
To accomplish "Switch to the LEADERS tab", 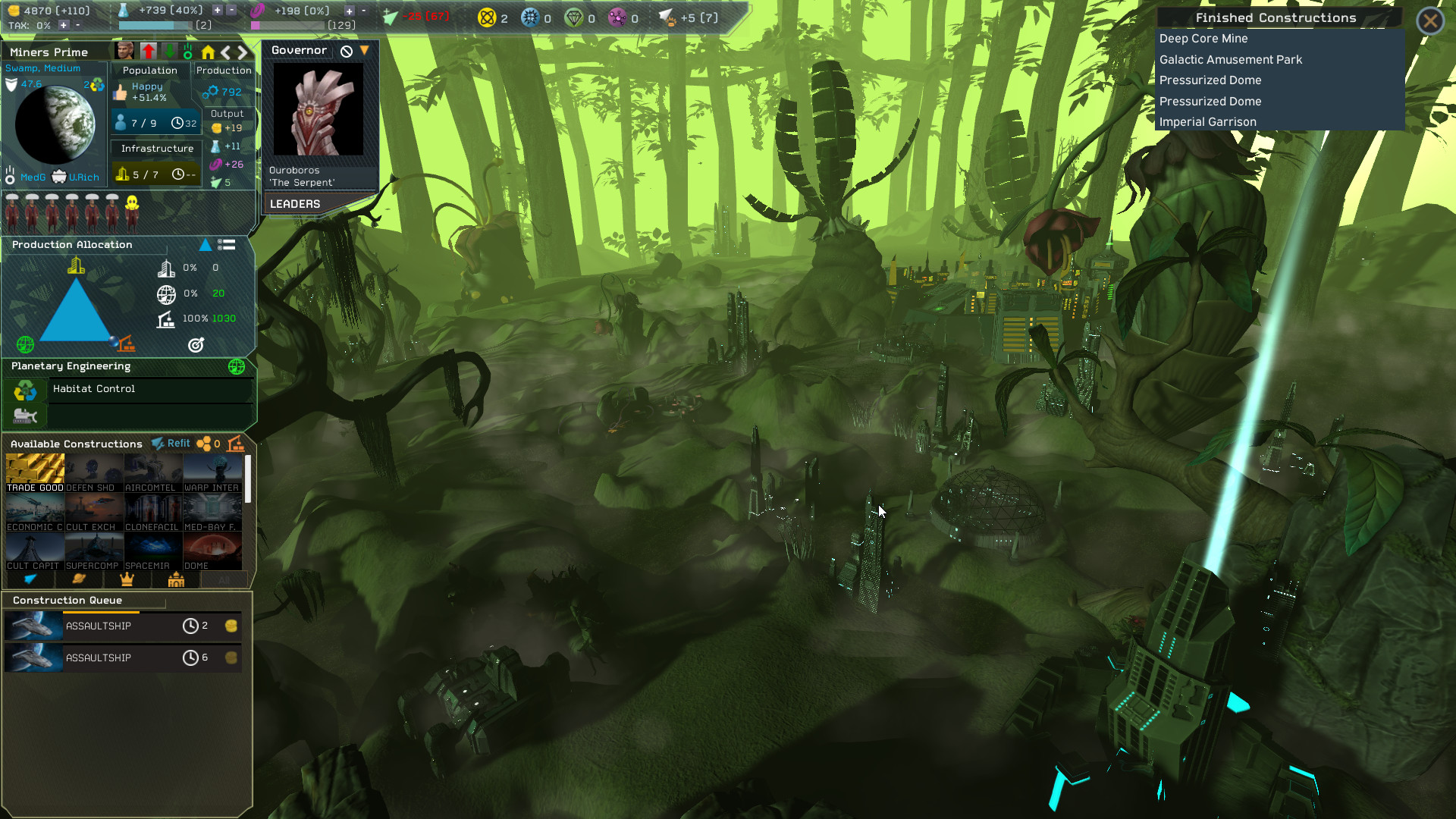I will 295,203.
